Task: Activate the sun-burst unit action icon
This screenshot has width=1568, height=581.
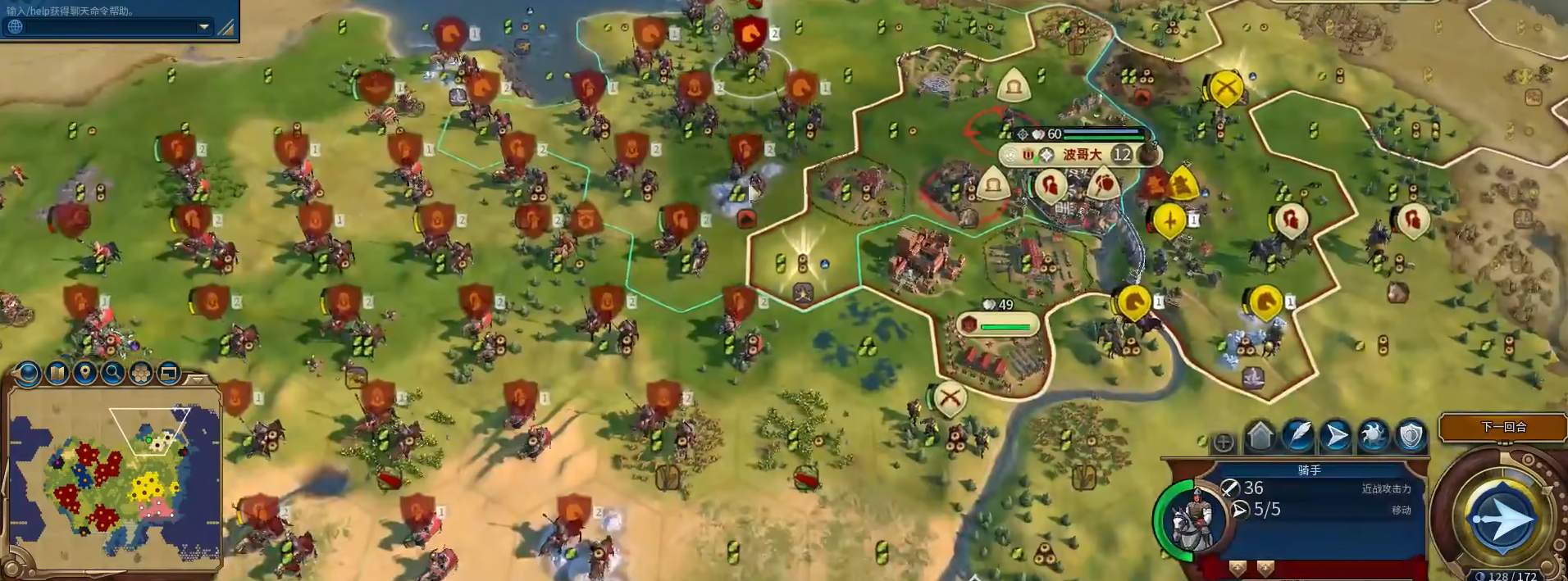Action: [1374, 437]
